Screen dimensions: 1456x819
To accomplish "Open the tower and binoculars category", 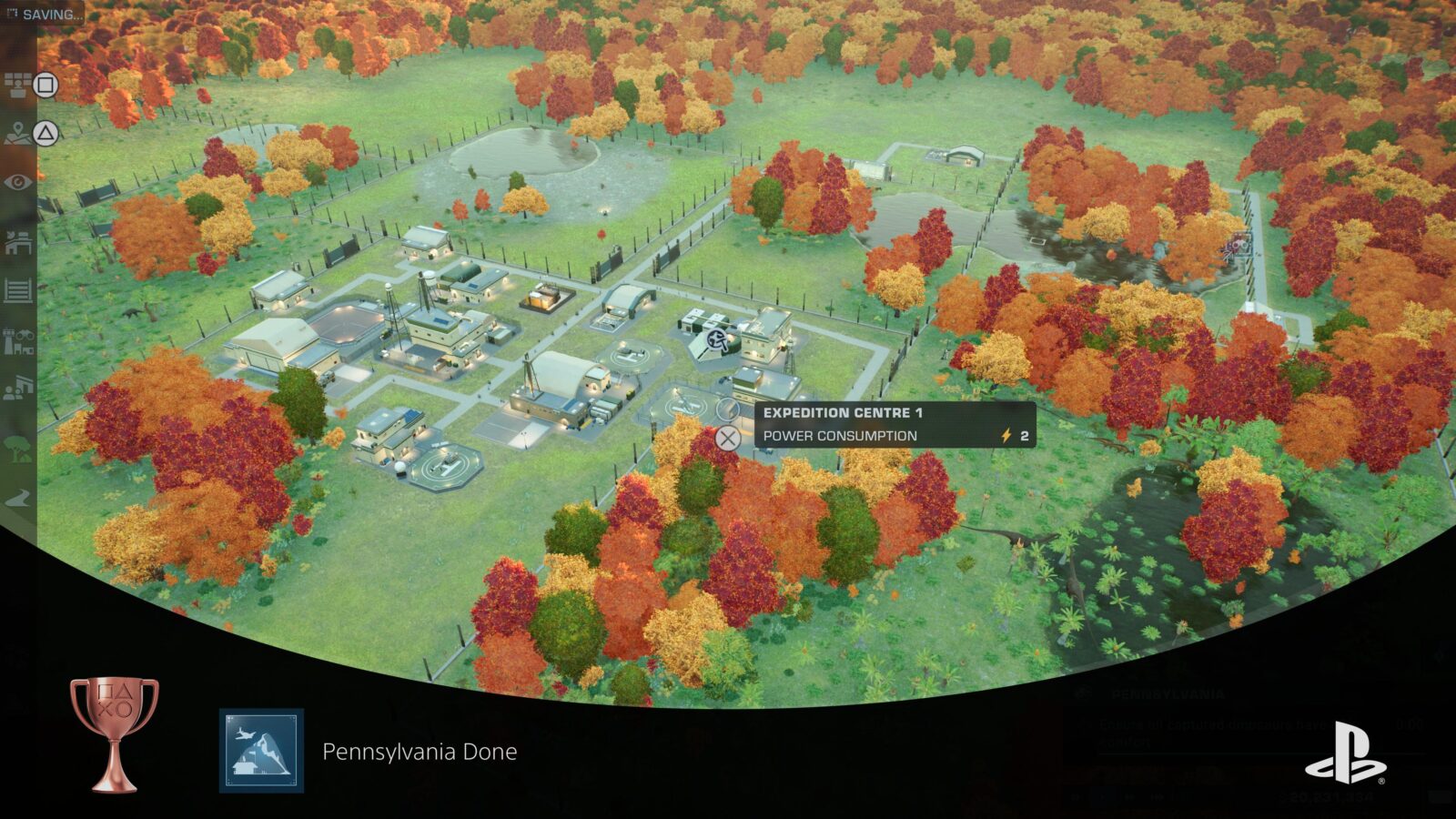I will (x=17, y=341).
